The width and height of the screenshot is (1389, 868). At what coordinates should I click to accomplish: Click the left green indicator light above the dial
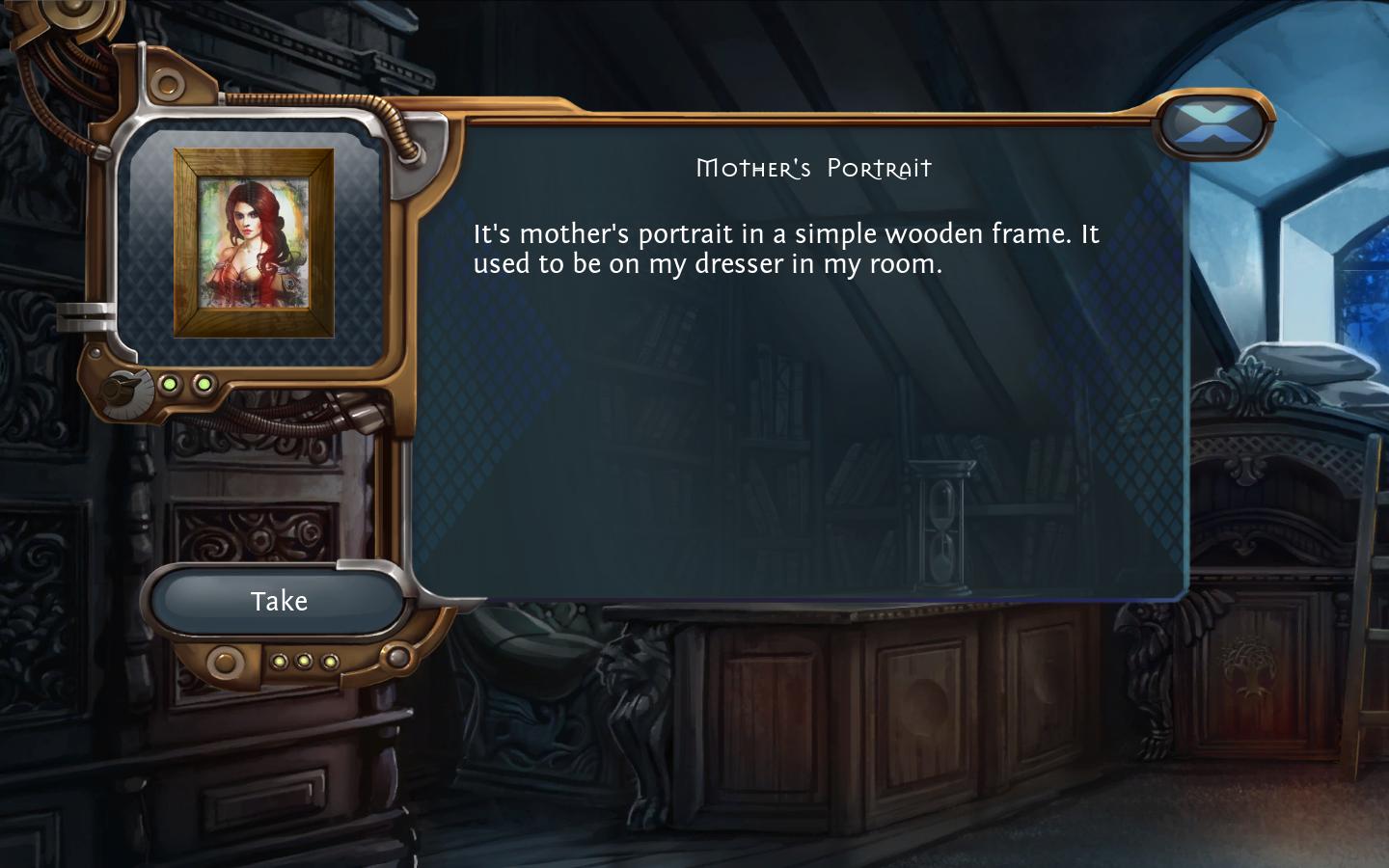(171, 384)
